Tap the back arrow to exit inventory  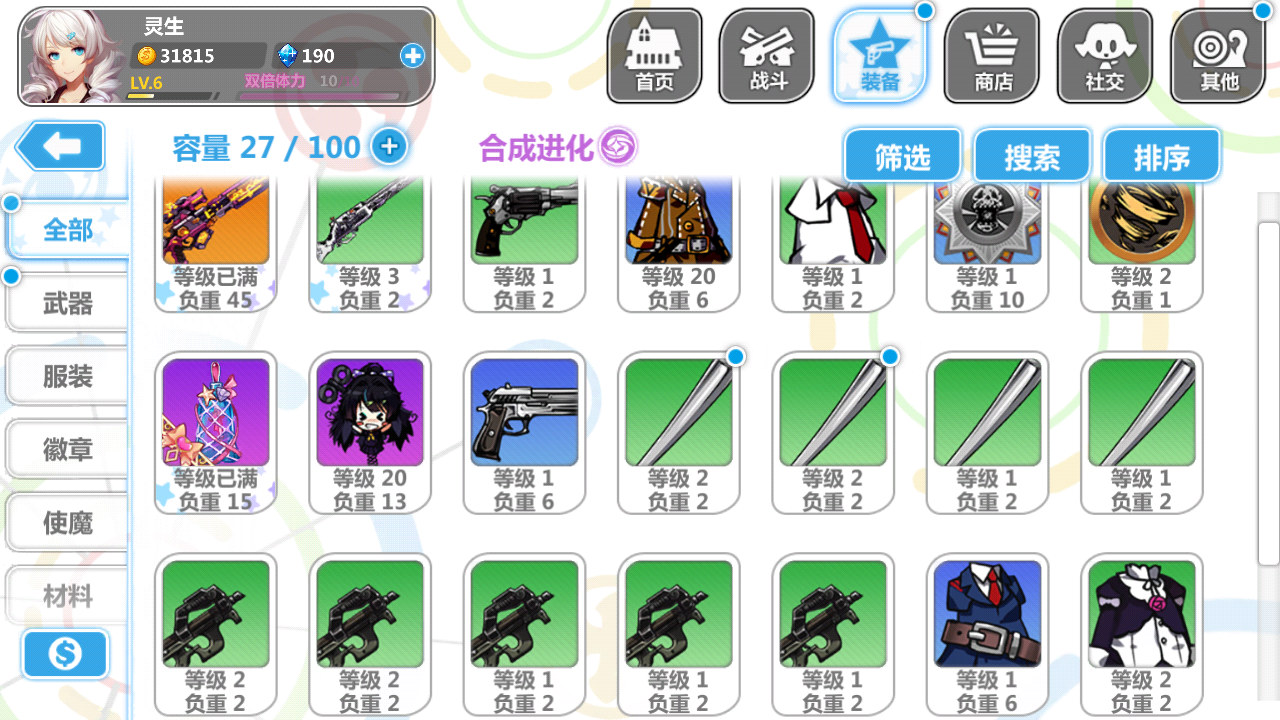pyautogui.click(x=60, y=146)
